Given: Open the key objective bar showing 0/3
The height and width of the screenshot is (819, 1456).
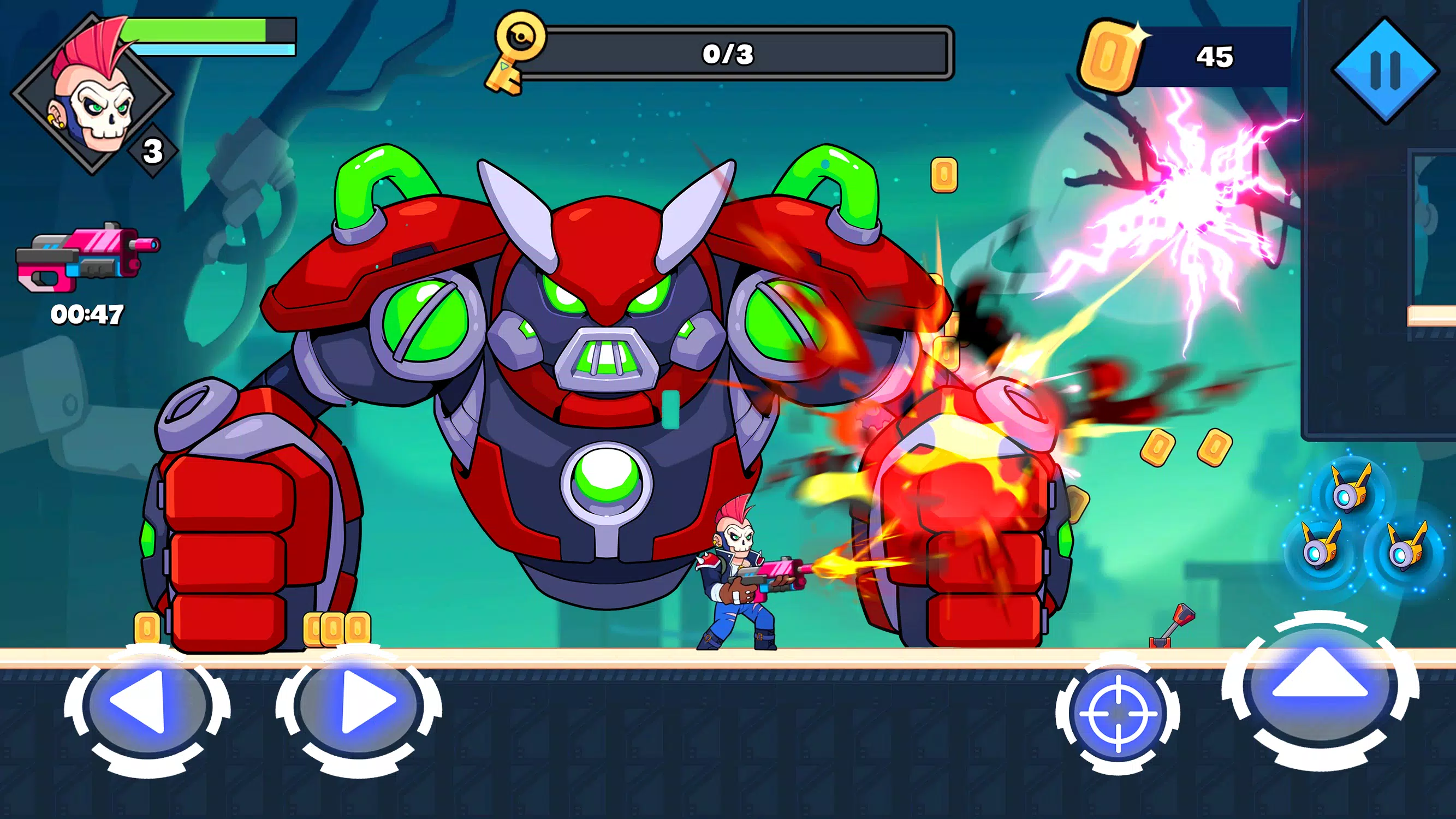Looking at the screenshot, I should [728, 55].
